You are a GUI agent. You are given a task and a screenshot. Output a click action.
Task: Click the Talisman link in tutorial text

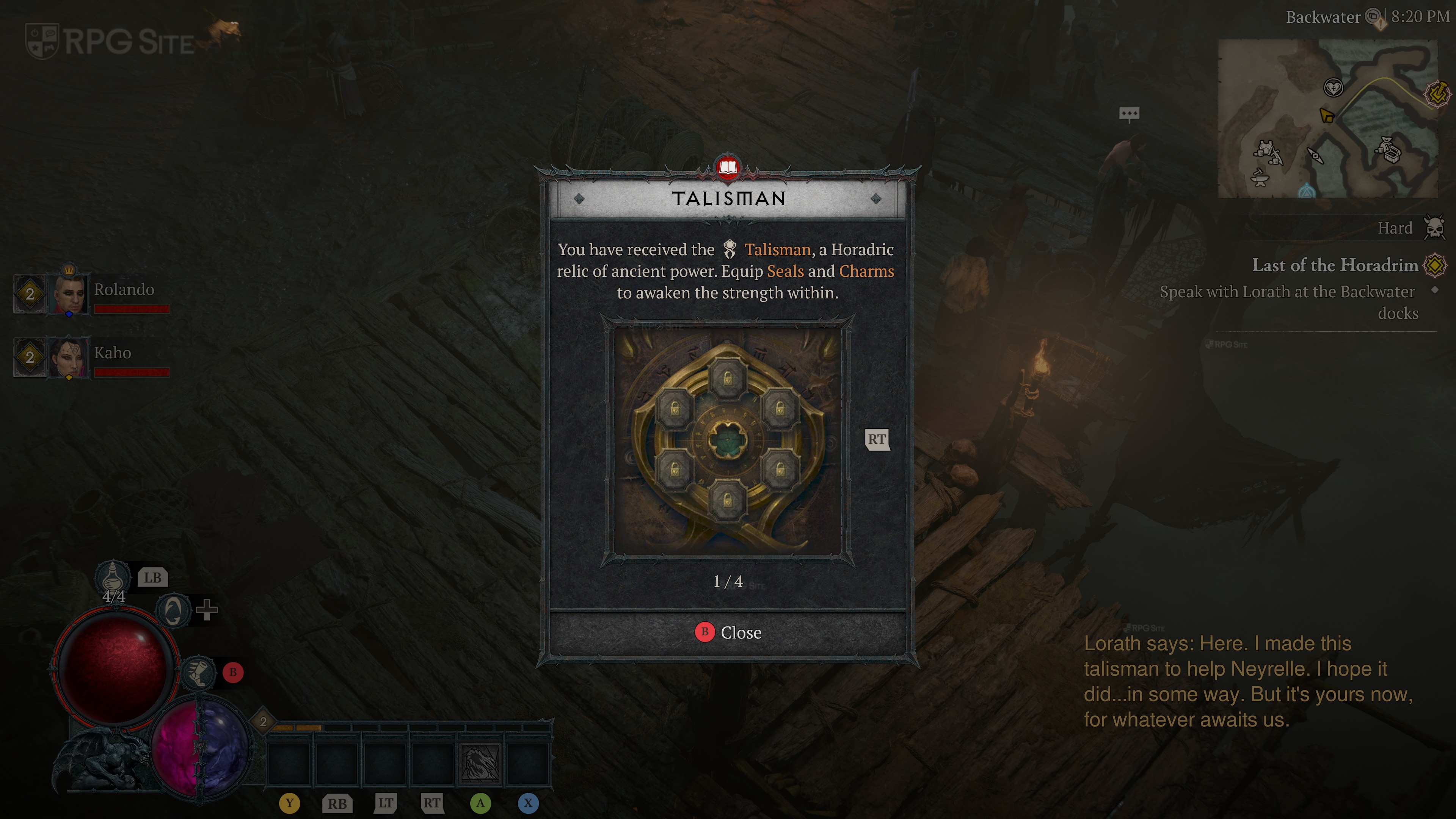coord(777,250)
